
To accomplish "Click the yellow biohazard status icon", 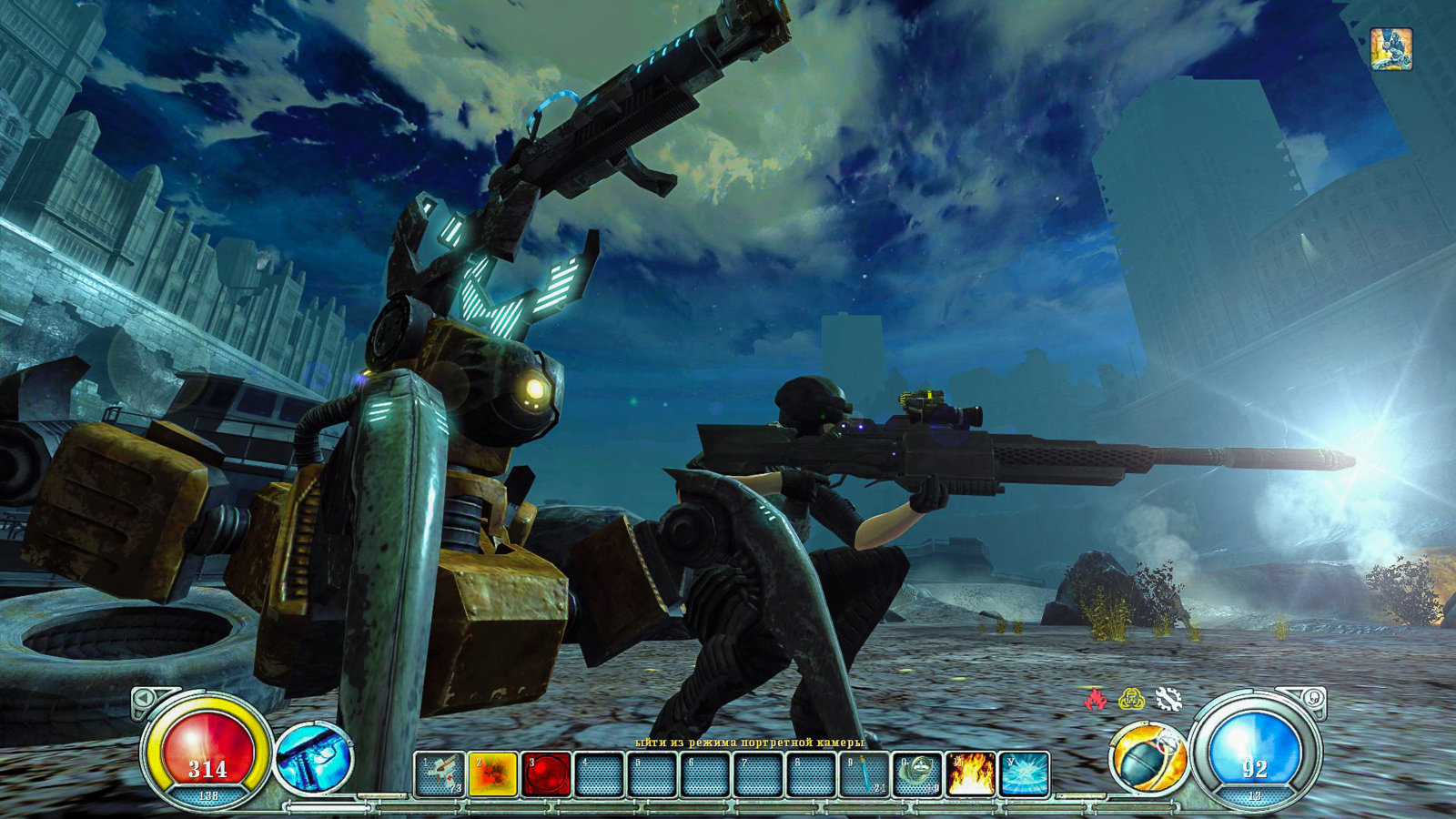I will (x=1131, y=699).
